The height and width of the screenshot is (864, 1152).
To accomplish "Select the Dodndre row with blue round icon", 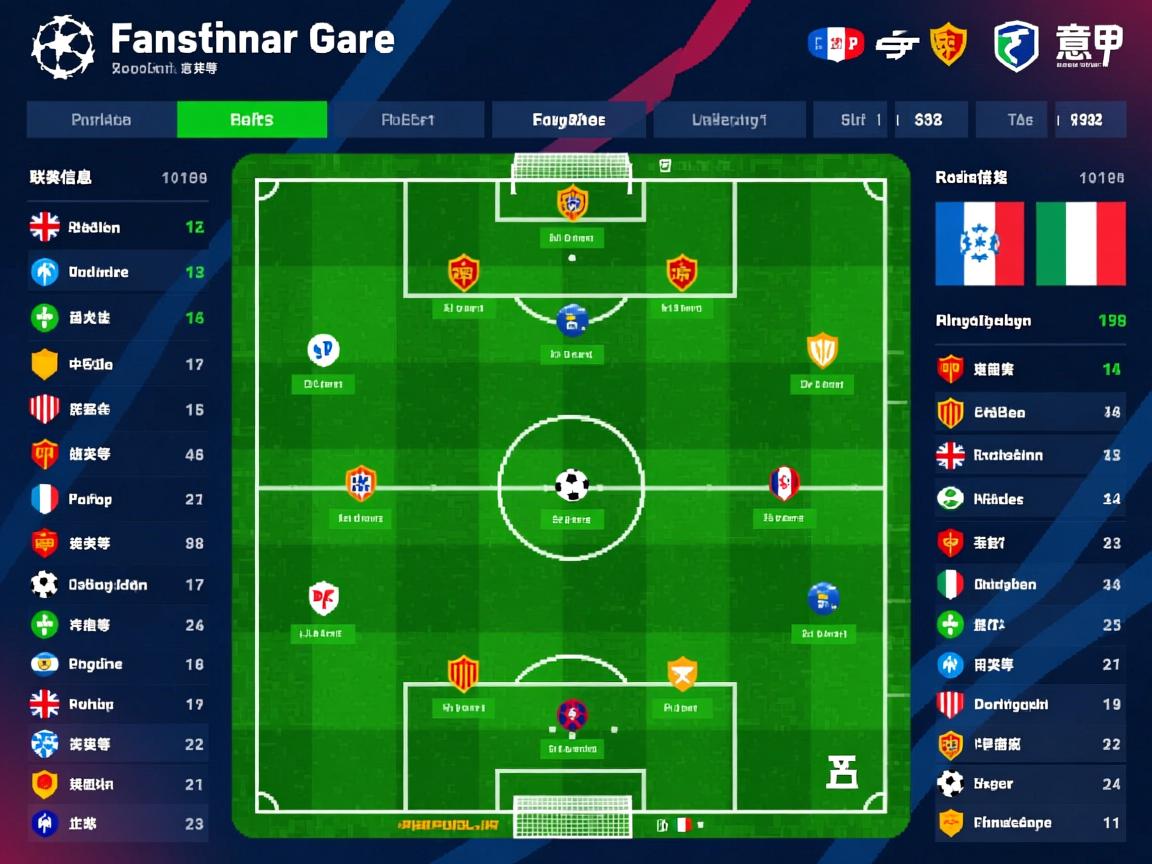I will click(x=117, y=272).
